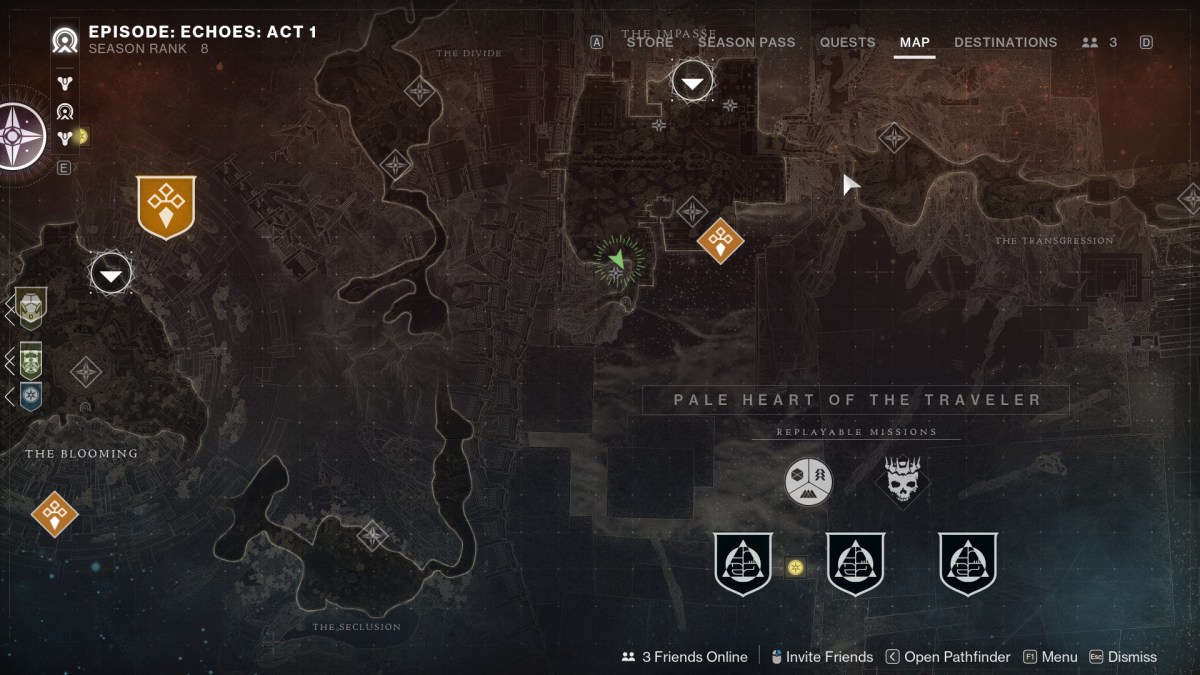Open the Store tab
This screenshot has height=675, width=1200.
[x=649, y=42]
